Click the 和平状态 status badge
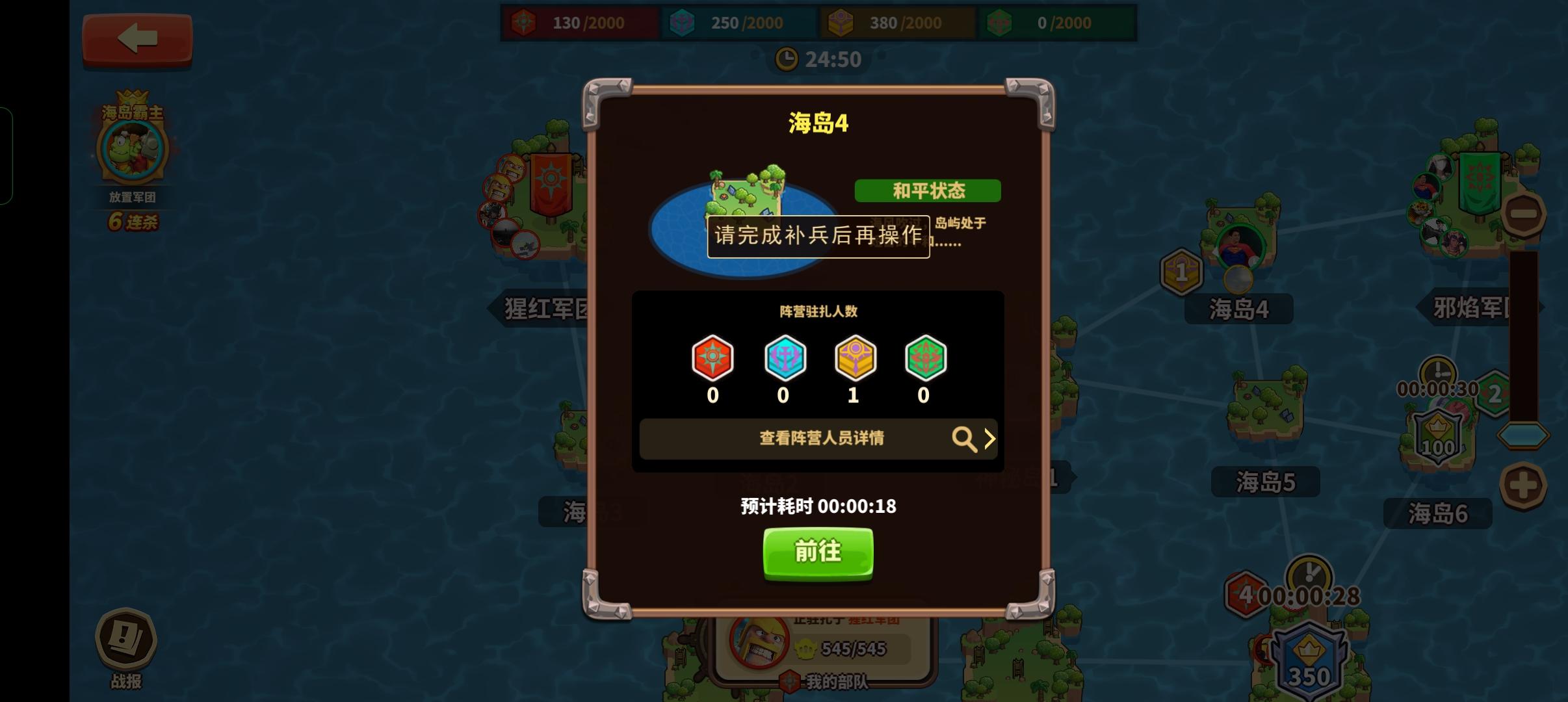 coord(926,190)
